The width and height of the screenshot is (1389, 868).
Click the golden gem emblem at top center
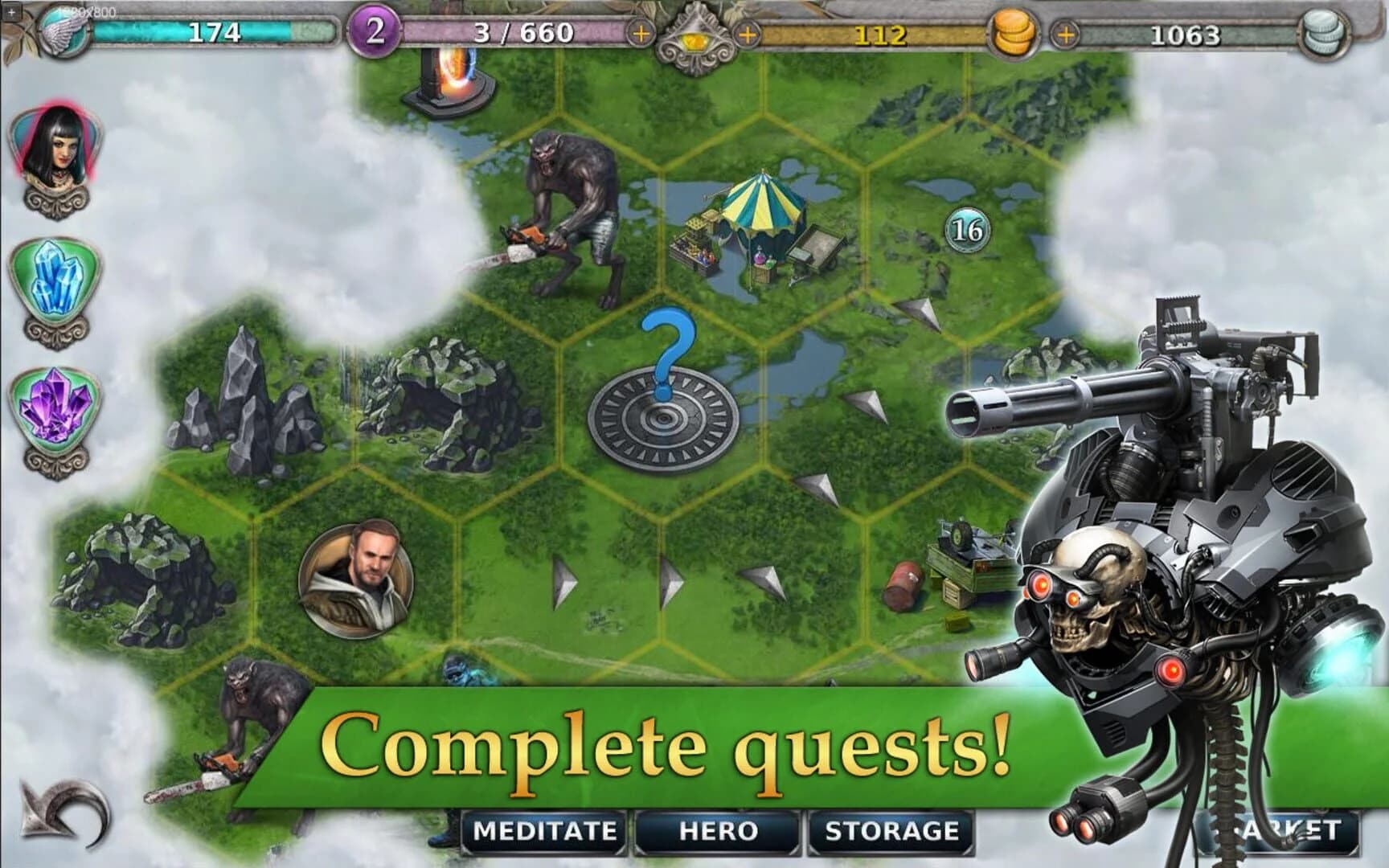(695, 36)
